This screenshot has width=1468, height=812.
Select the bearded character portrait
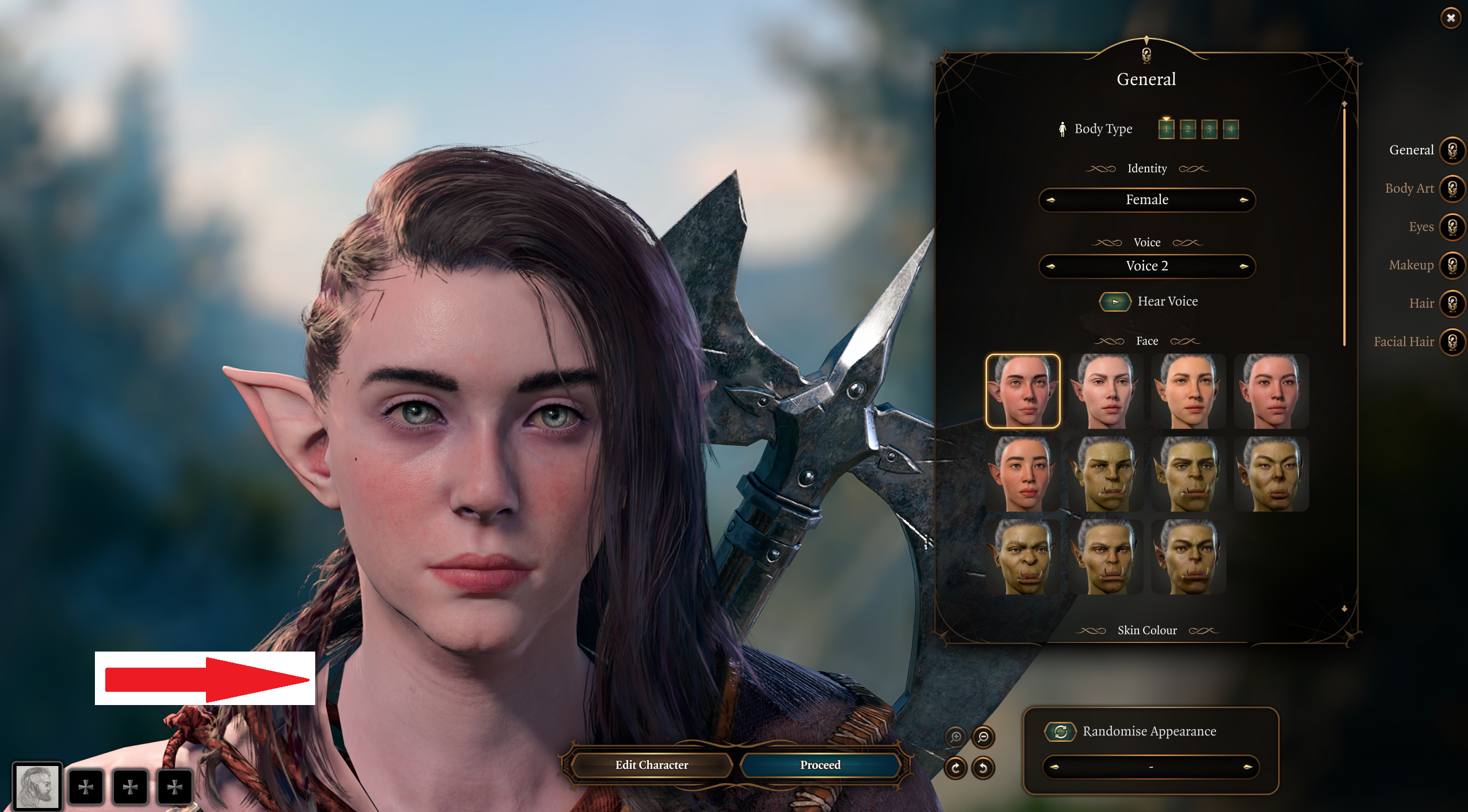point(37,786)
